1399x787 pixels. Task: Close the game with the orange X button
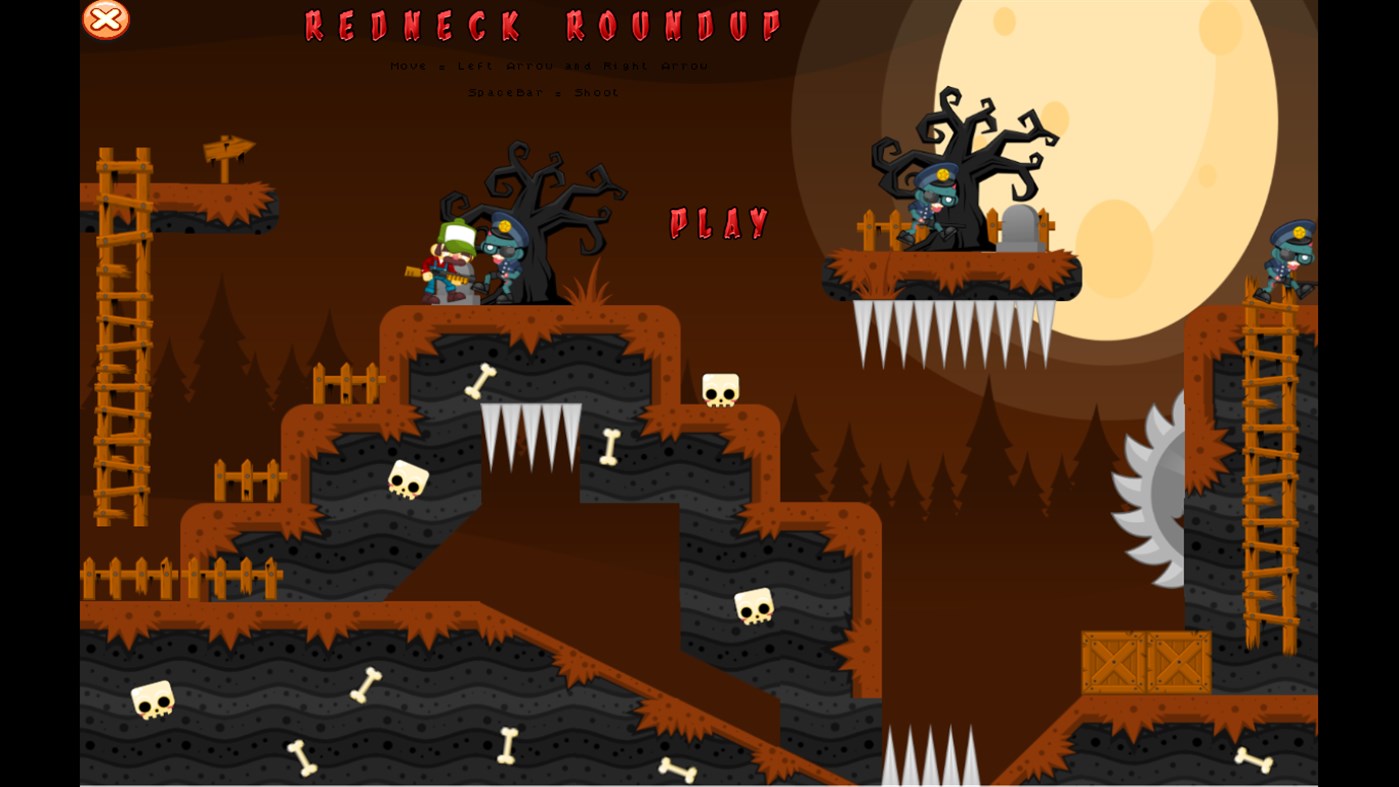click(104, 19)
